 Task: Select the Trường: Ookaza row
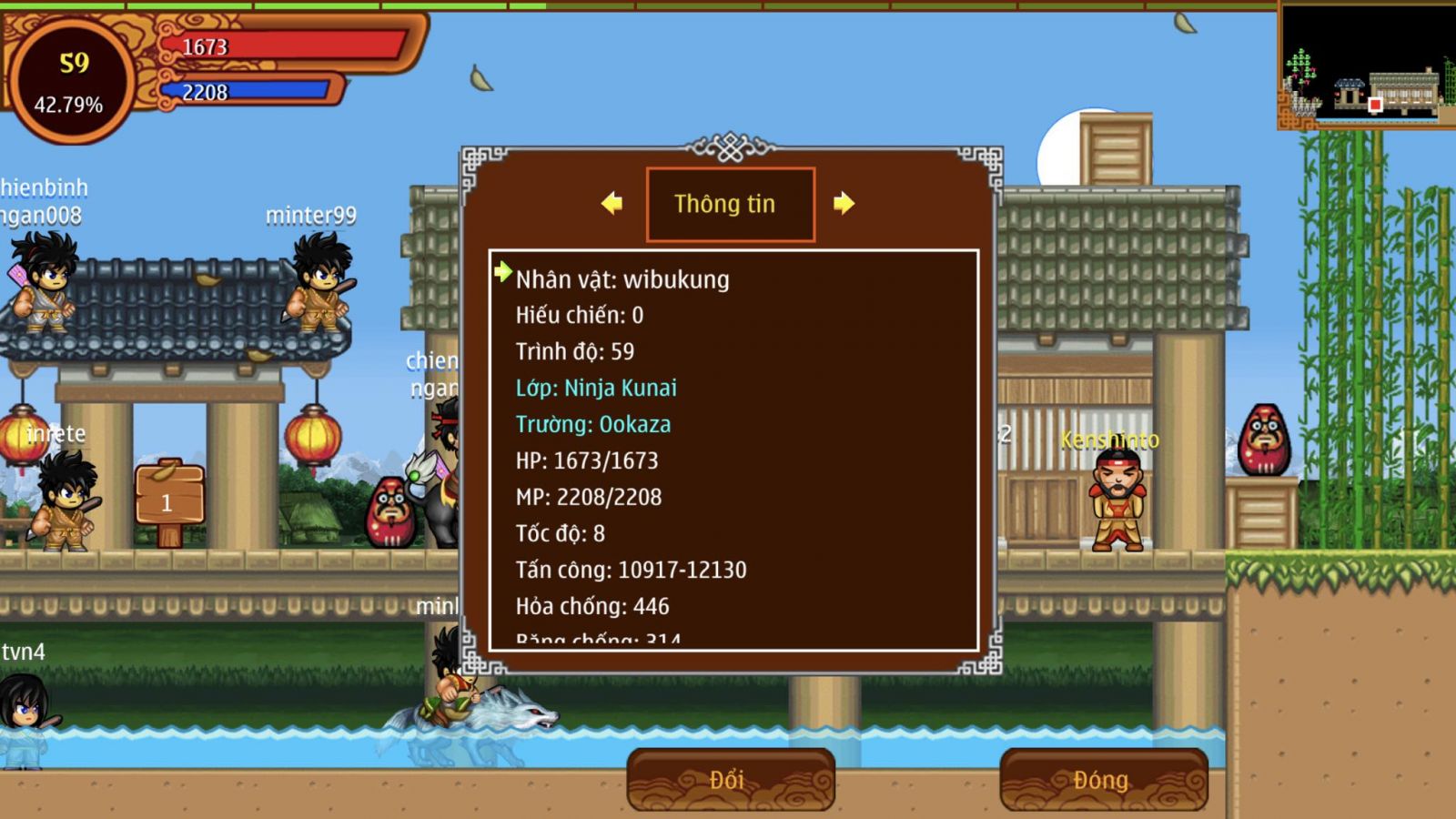click(593, 424)
